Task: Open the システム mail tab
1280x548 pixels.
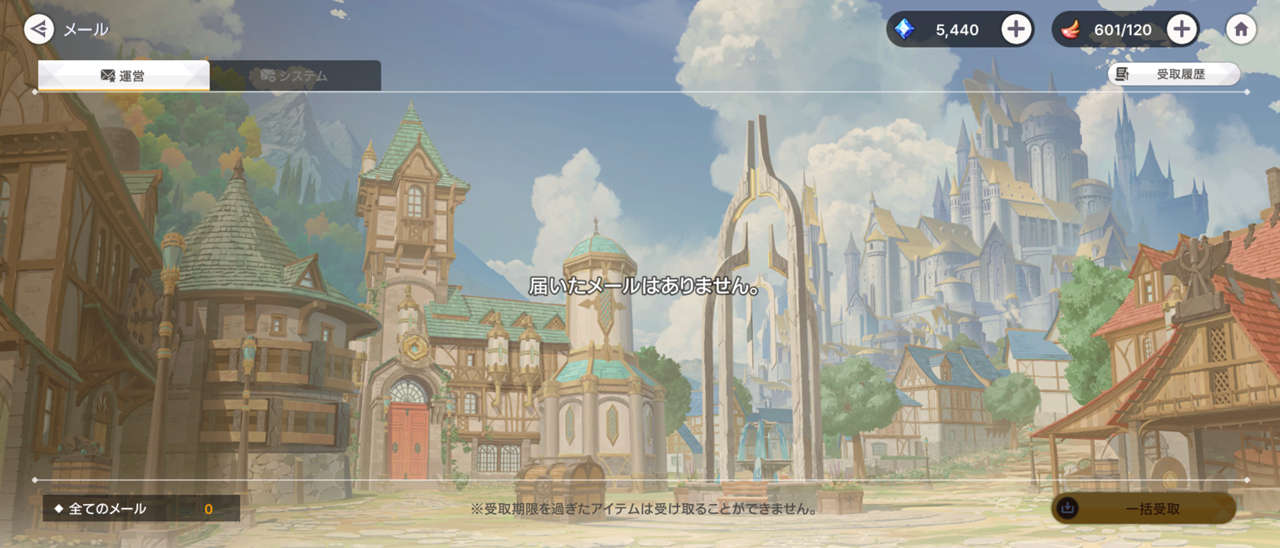Action: 295,76
